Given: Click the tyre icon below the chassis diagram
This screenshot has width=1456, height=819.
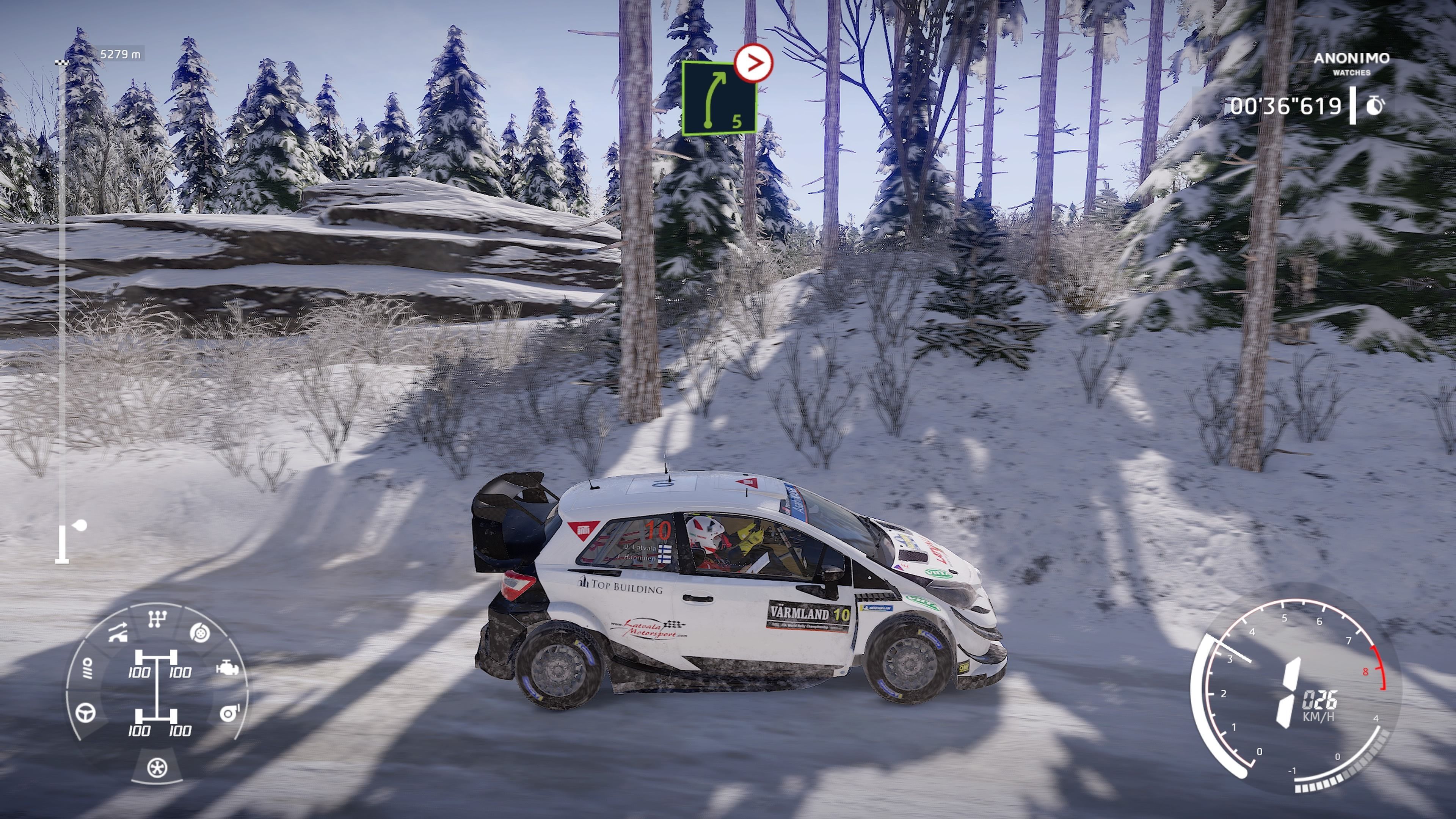Looking at the screenshot, I should 157,767.
